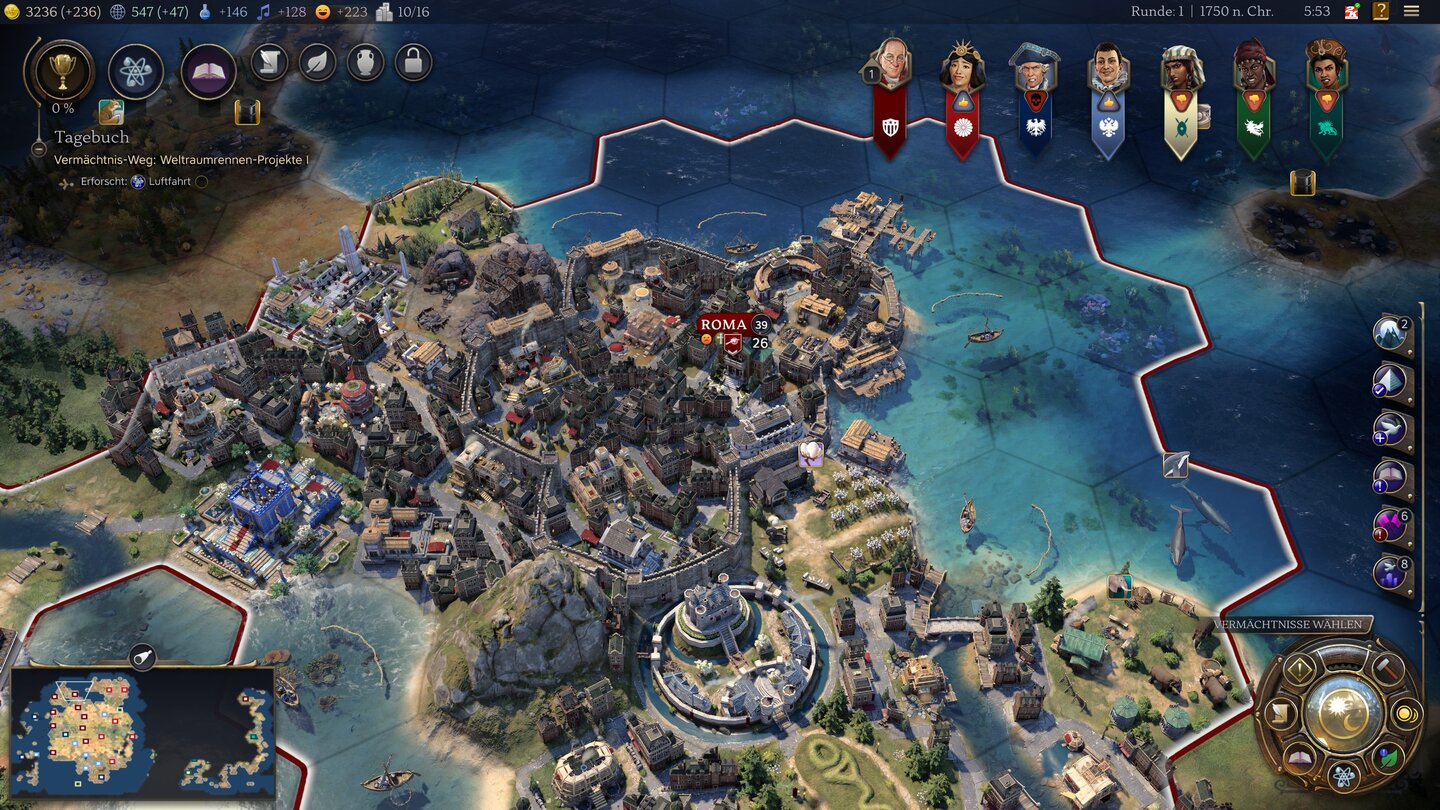Select the leader with sun crown portrait
The width and height of the screenshot is (1440, 810).
pos(962,70)
